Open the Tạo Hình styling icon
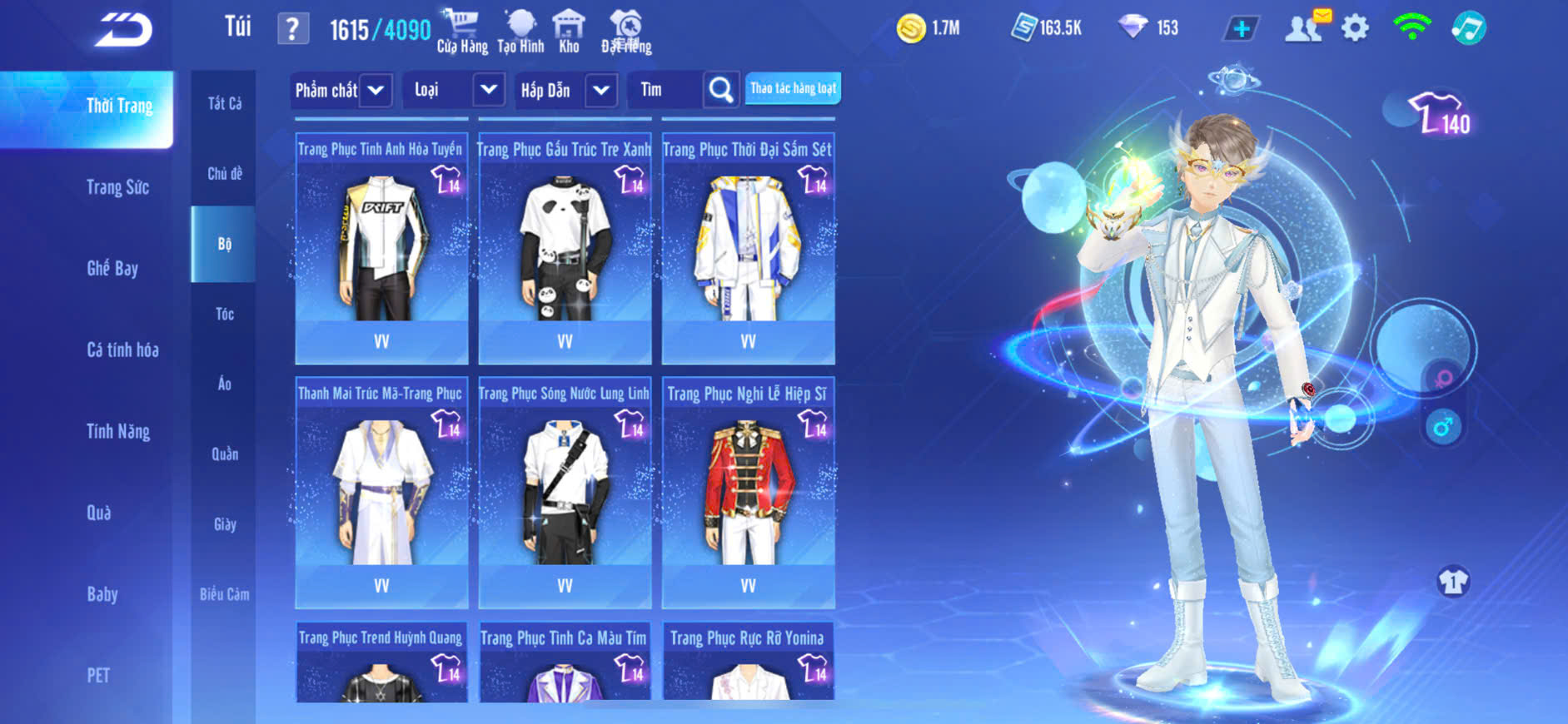 point(520,32)
